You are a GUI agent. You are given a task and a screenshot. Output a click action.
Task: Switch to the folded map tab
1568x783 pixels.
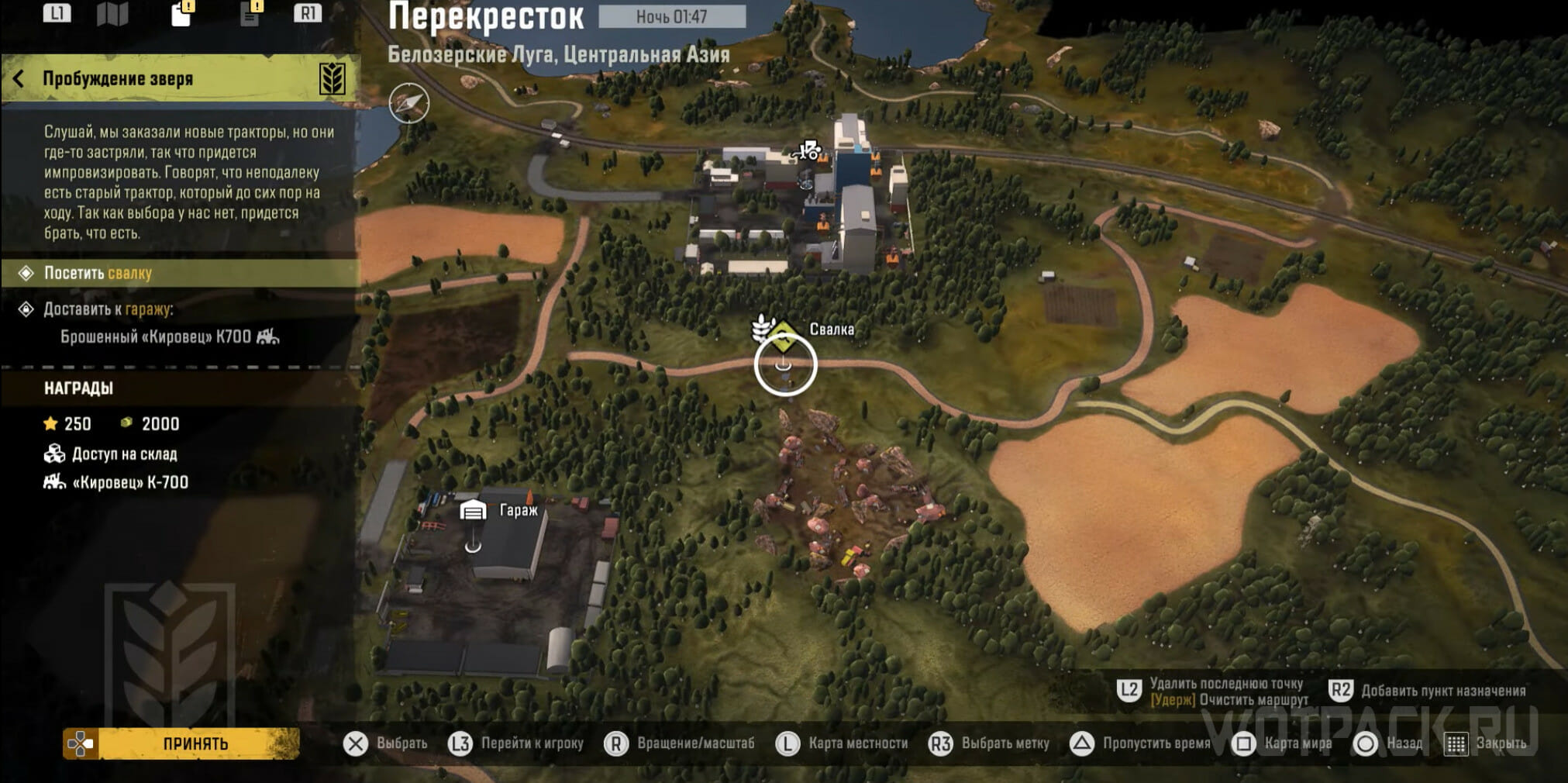(112, 13)
